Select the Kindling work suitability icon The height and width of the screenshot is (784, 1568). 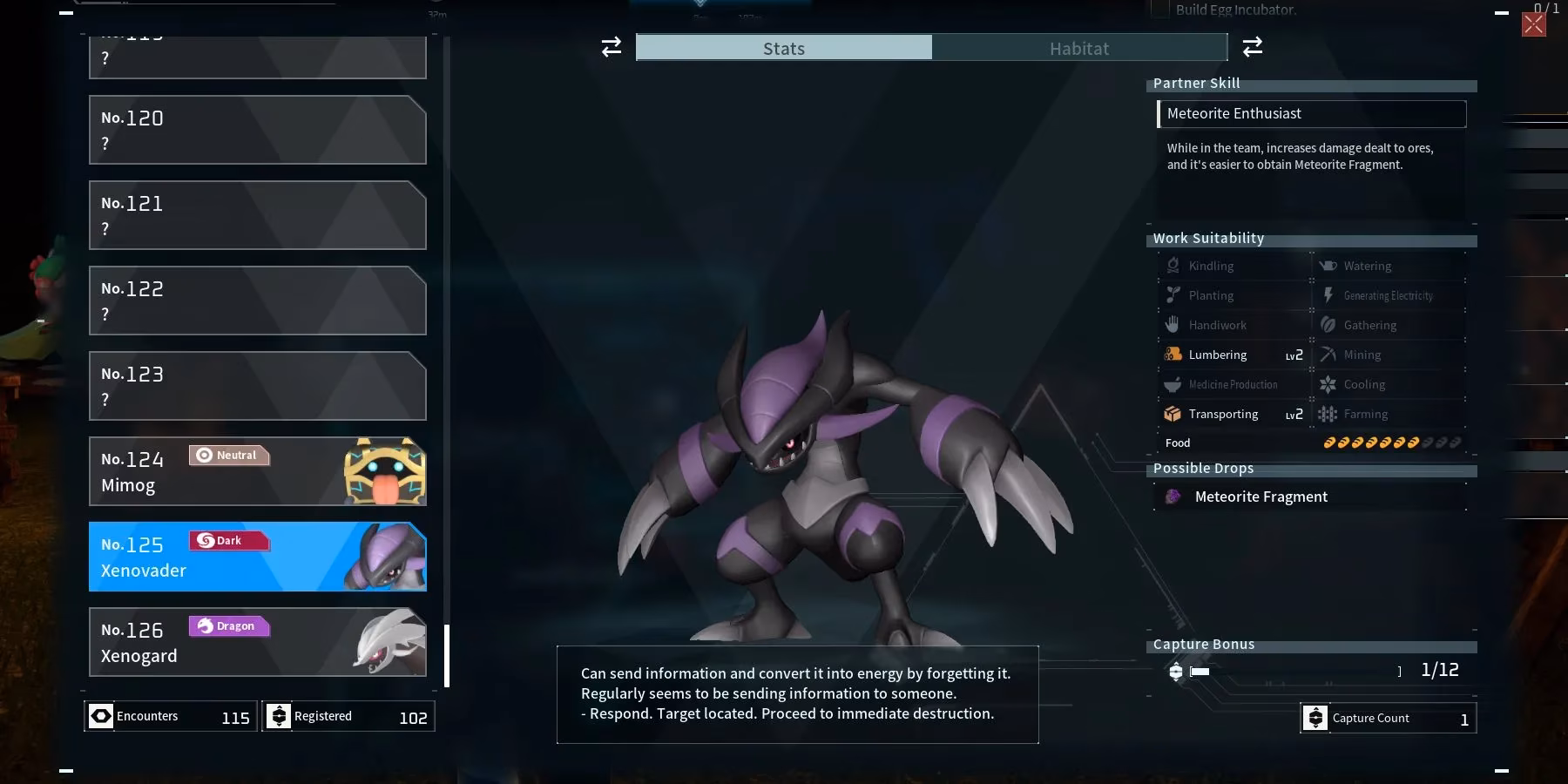[x=1174, y=266]
